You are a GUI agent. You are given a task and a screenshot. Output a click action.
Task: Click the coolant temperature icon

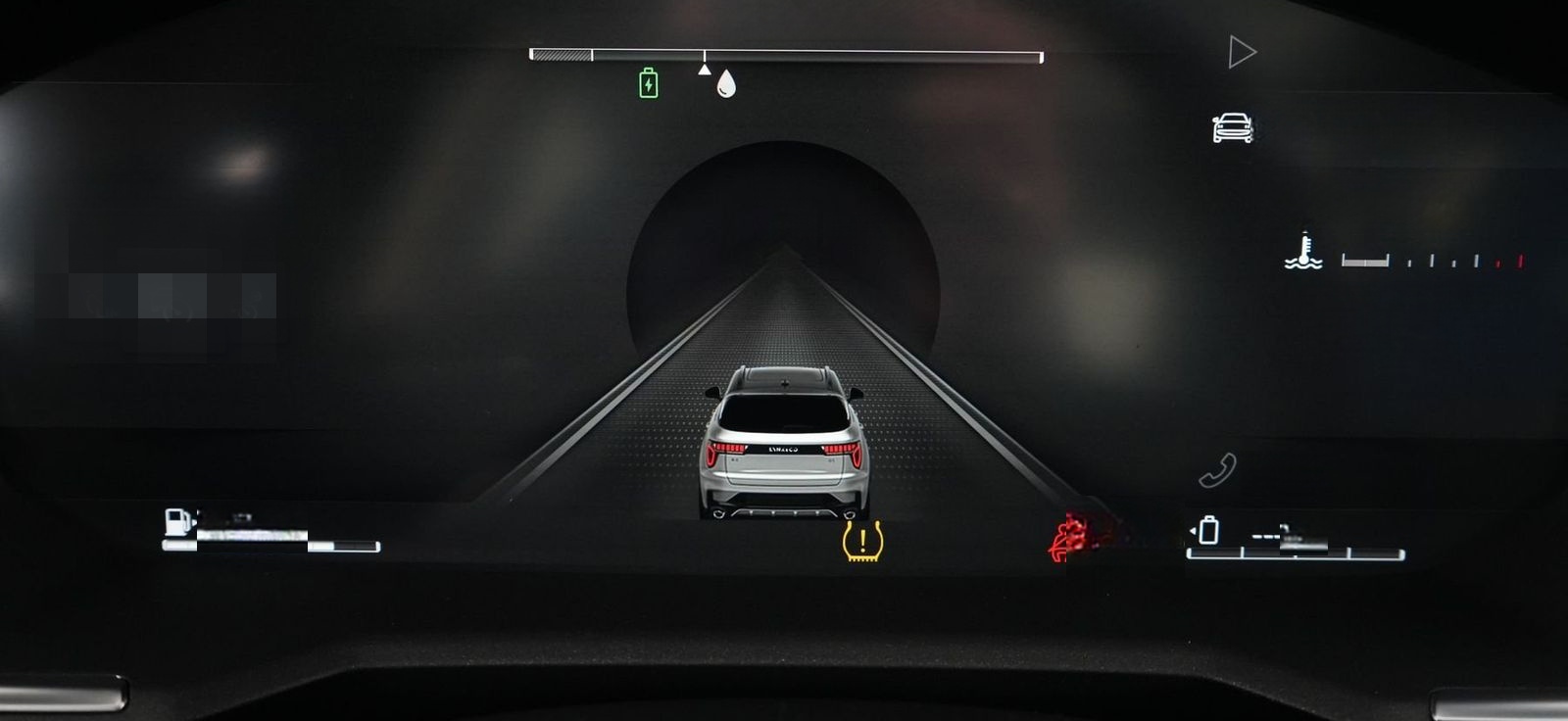click(x=1303, y=252)
